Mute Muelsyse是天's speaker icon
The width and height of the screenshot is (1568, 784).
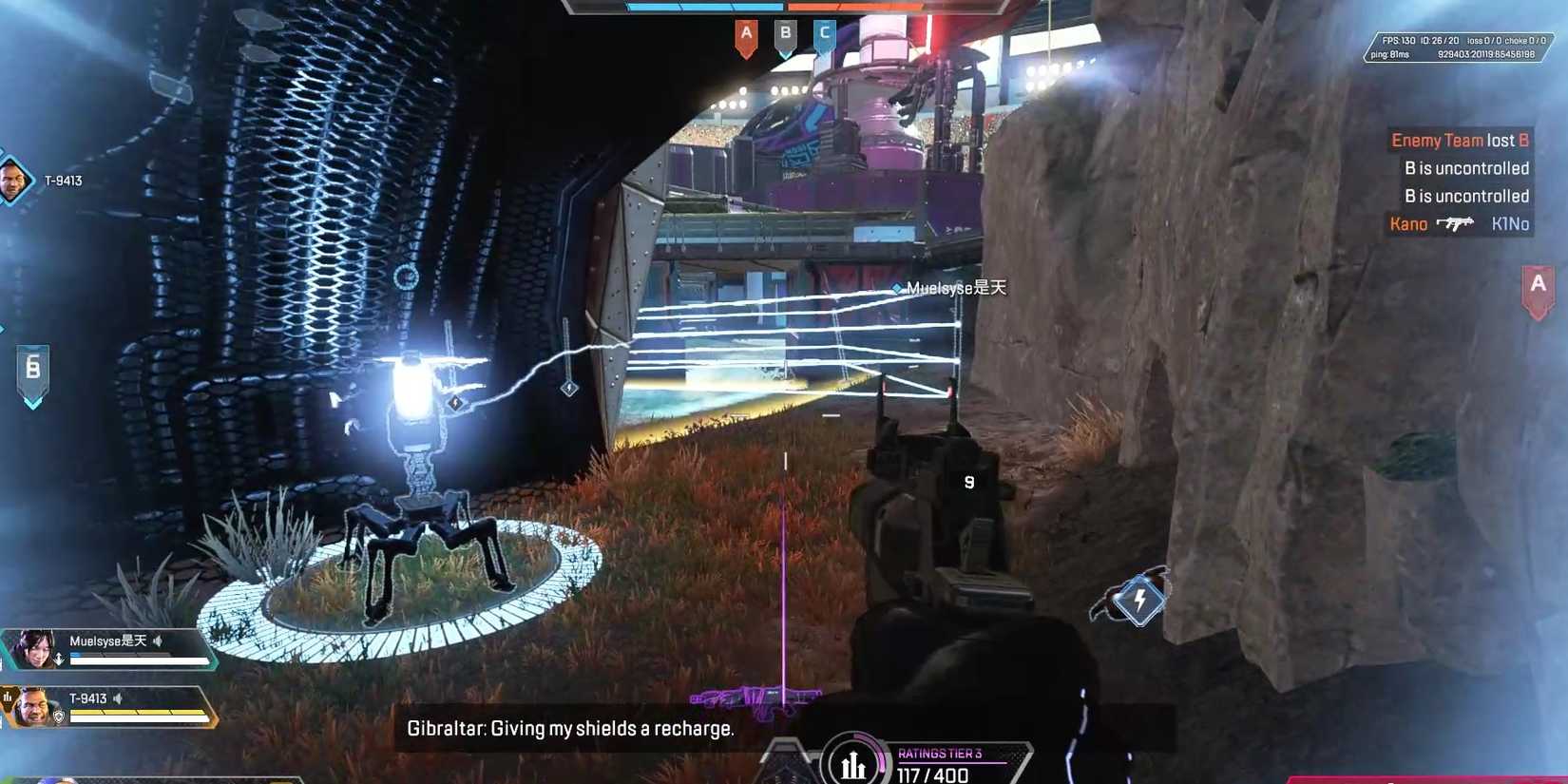[158, 641]
